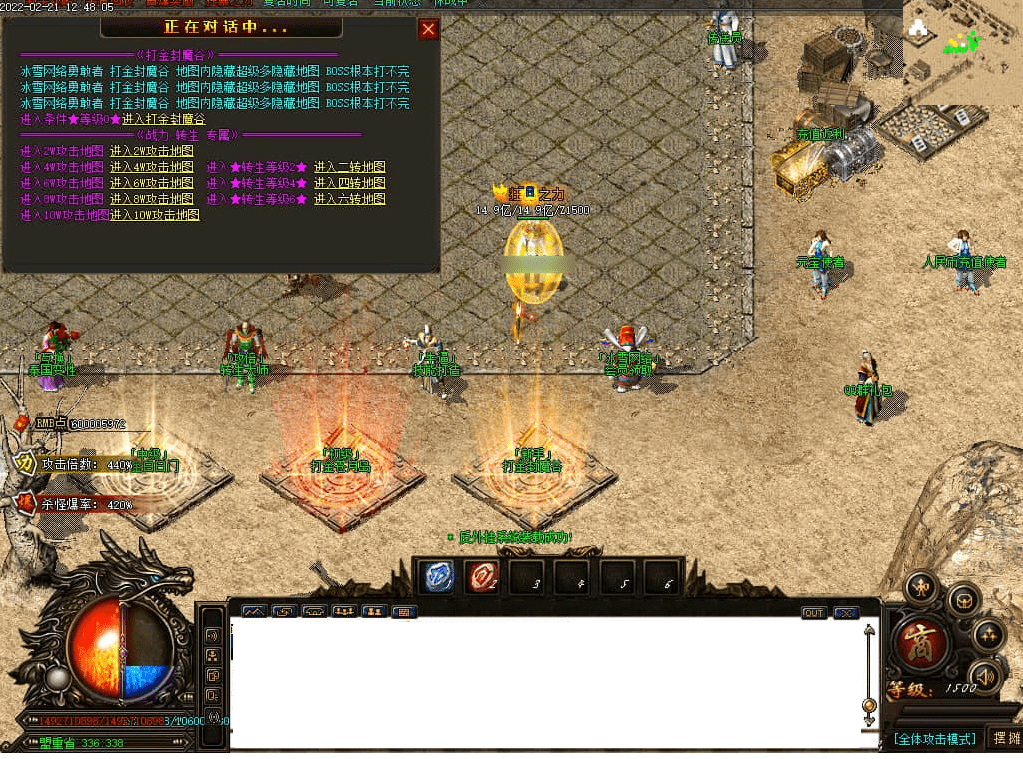Open the minimap in the corner
The image size is (1023, 759).
pos(961,51)
